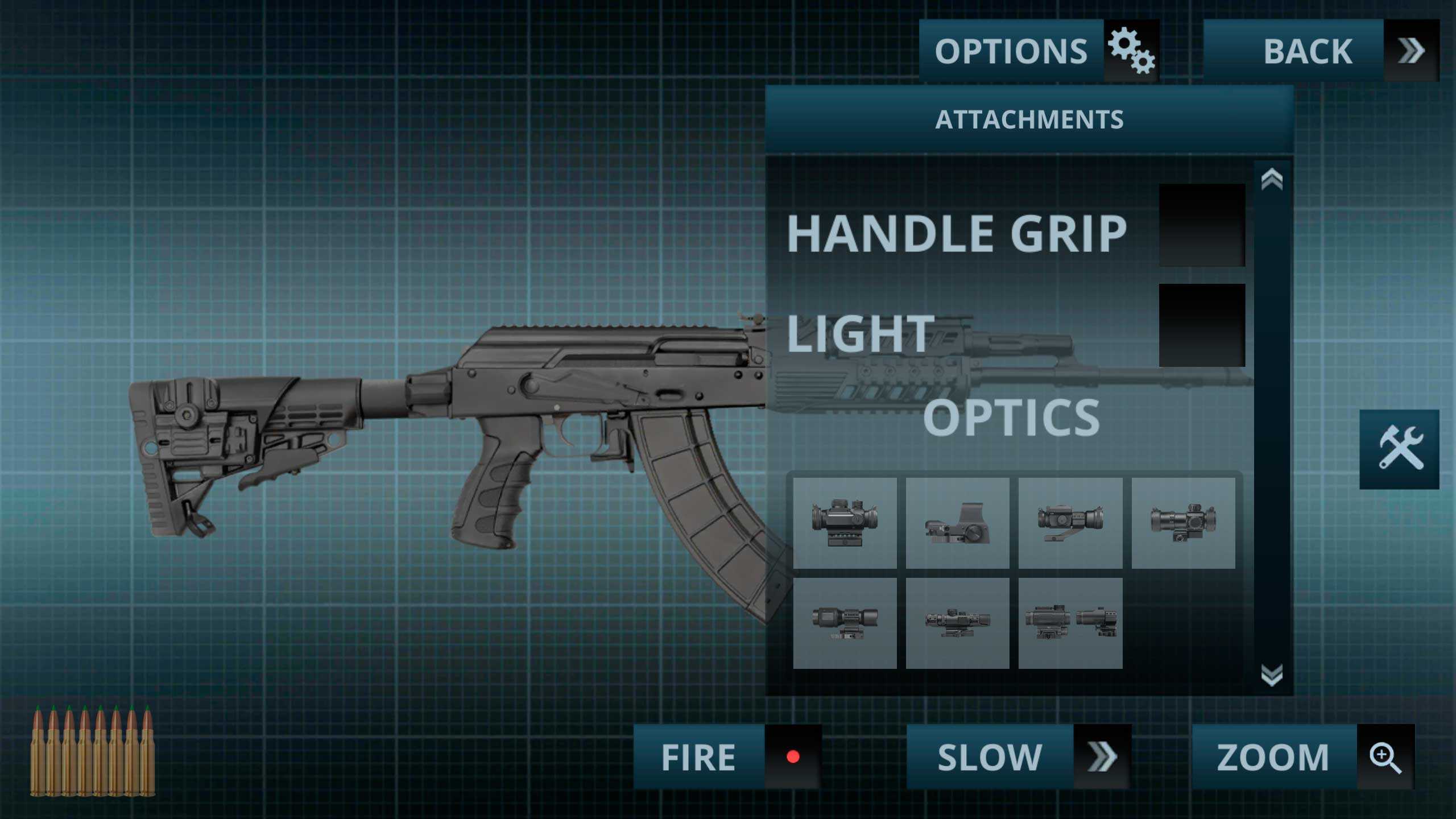The height and width of the screenshot is (819, 1456).
Task: Open the Options menu
Action: tap(1039, 51)
